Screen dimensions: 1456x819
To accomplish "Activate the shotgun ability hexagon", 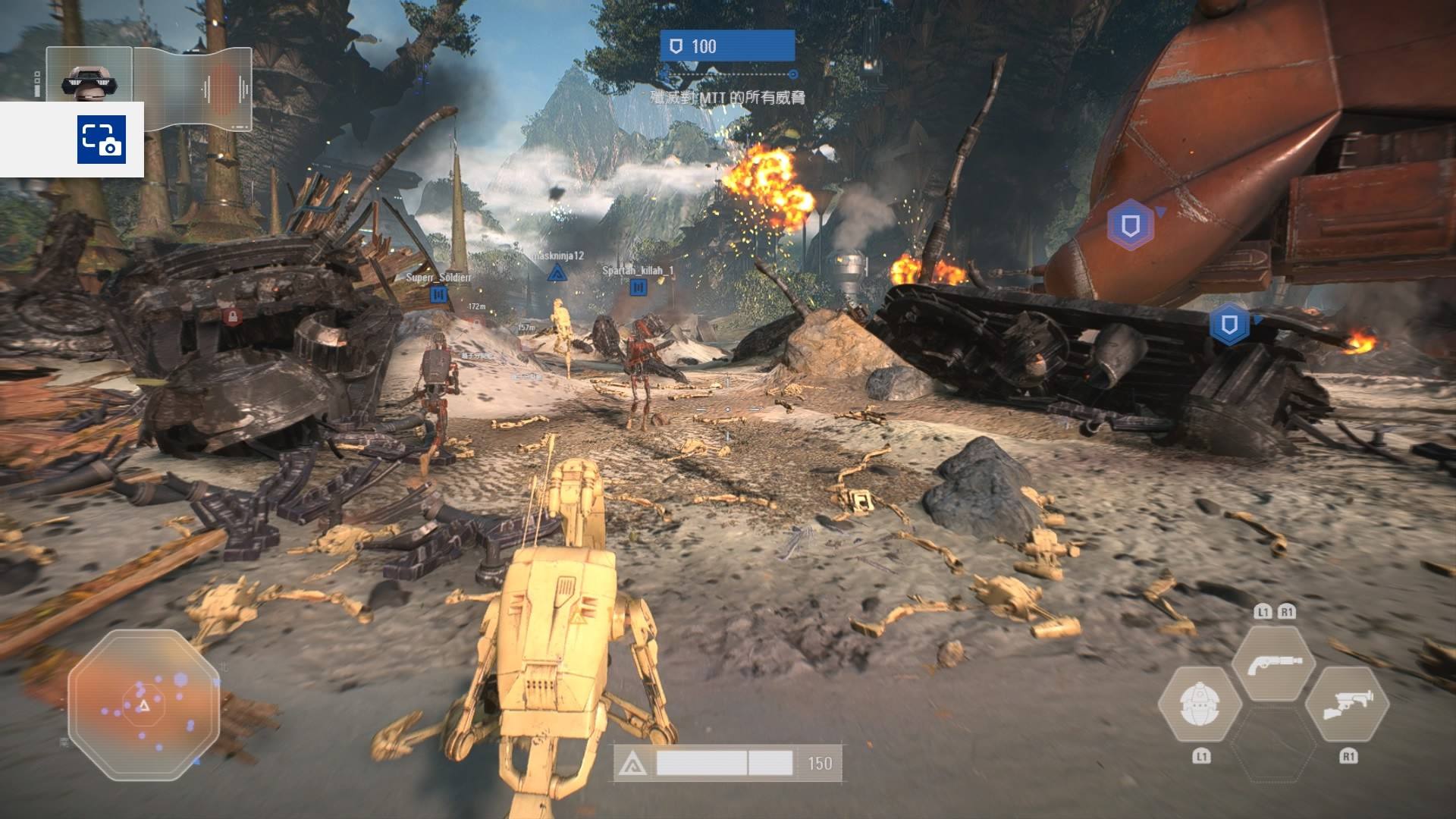I will pyautogui.click(x=1274, y=663).
